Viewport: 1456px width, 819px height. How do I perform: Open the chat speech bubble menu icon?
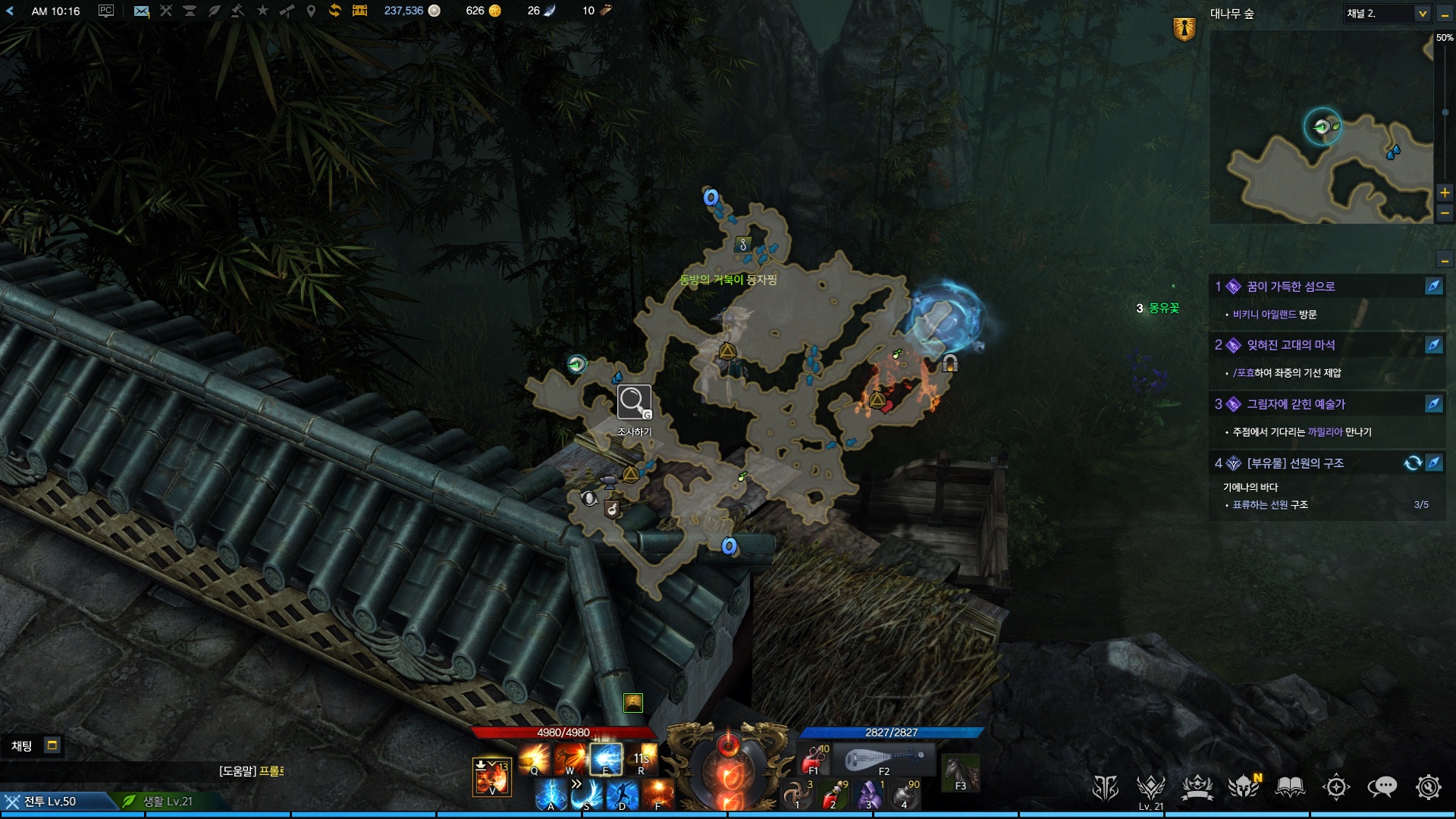tap(1382, 787)
